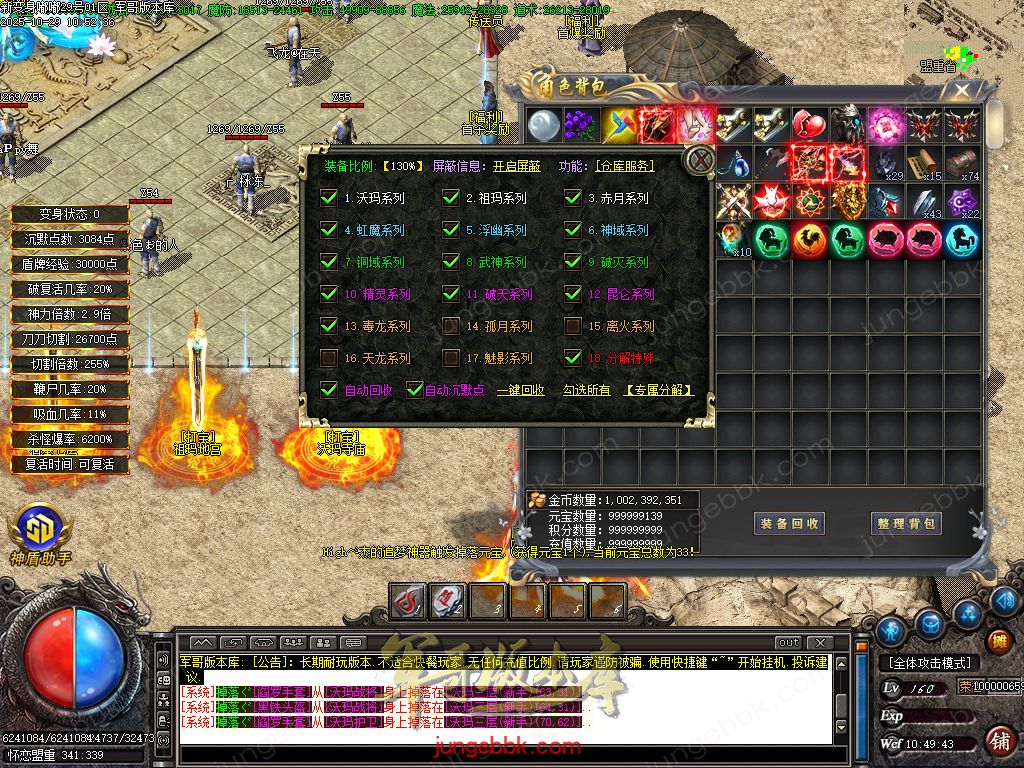Uncheck the 祖玛系列 option

click(x=451, y=198)
